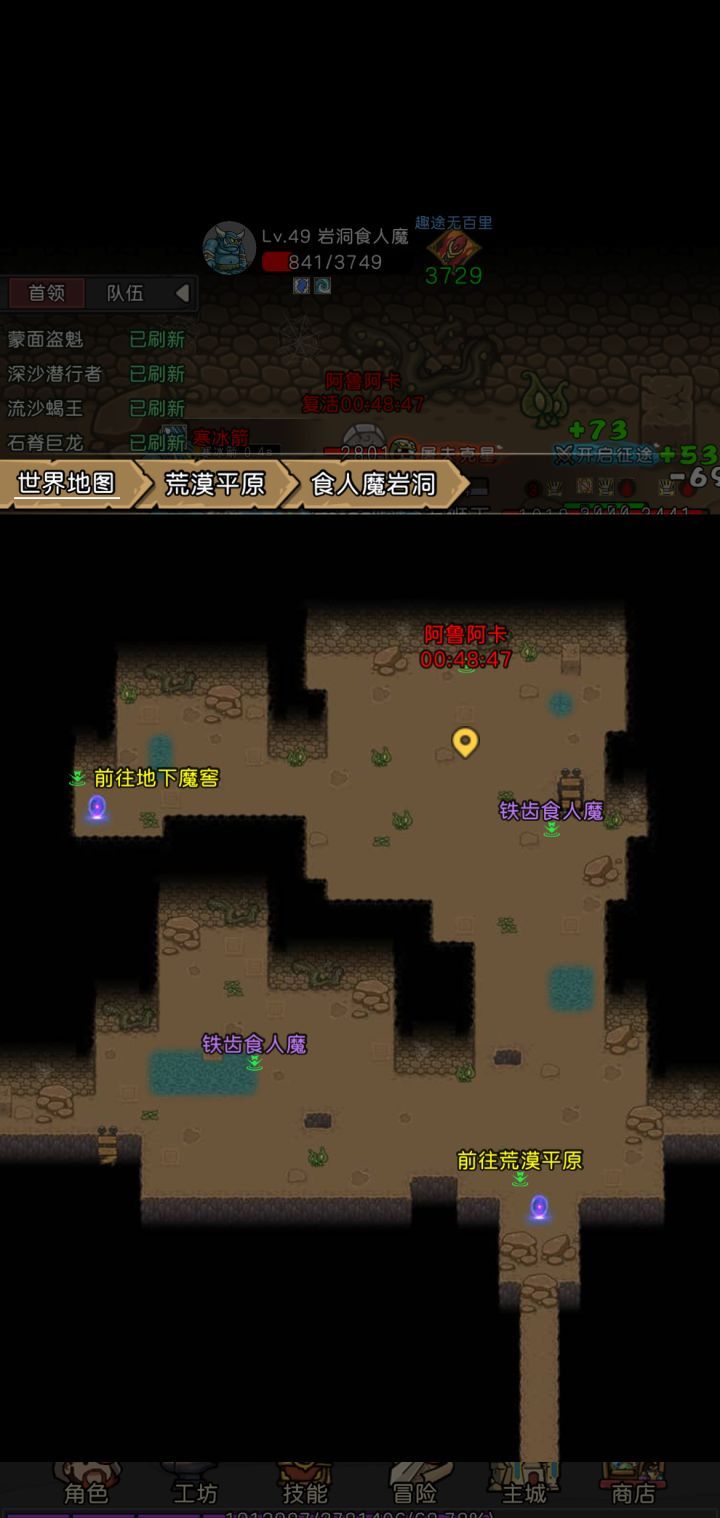Click the 前往地下魔窖 portal marker

click(x=97, y=806)
